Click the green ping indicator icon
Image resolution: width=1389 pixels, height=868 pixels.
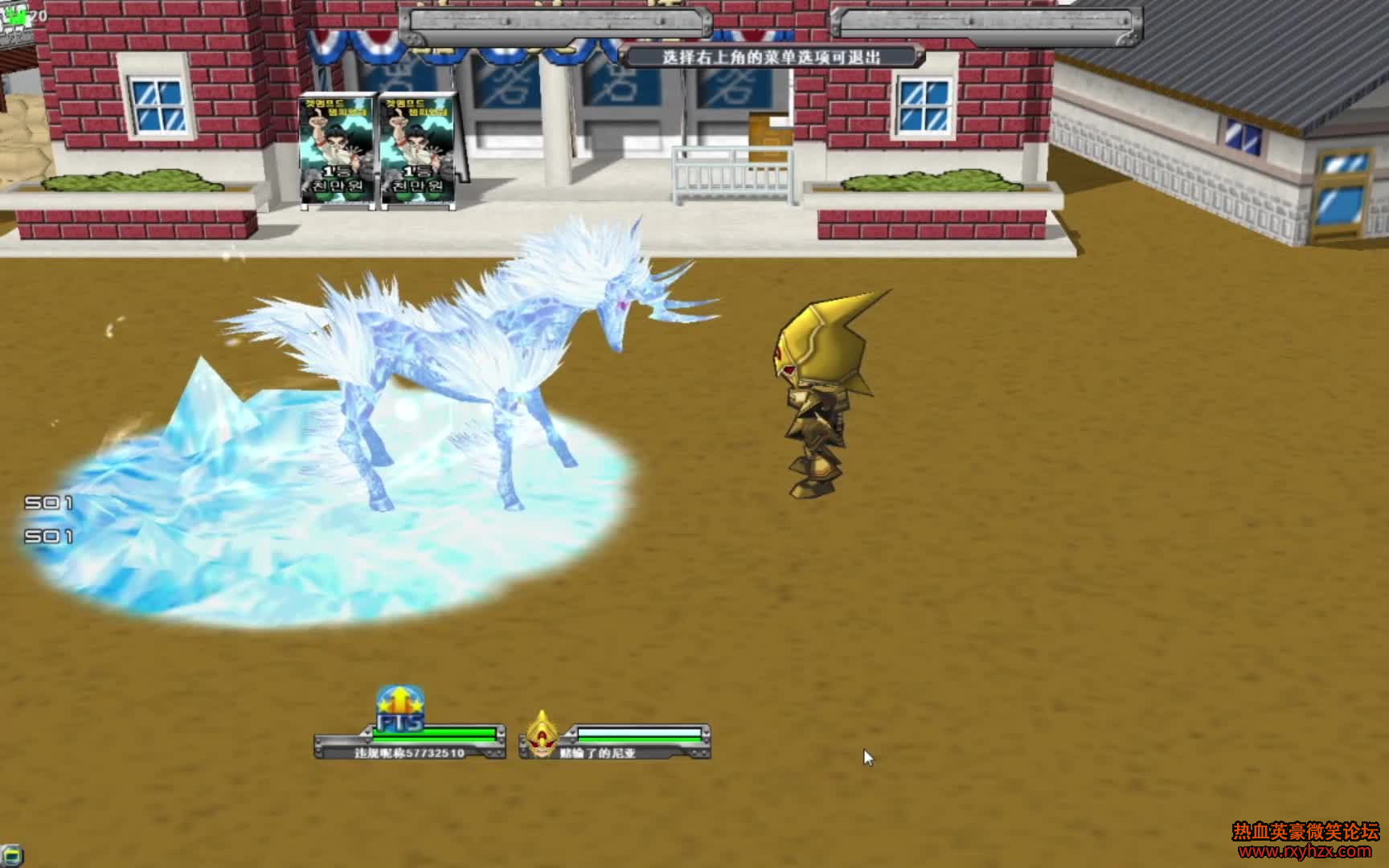17,16
